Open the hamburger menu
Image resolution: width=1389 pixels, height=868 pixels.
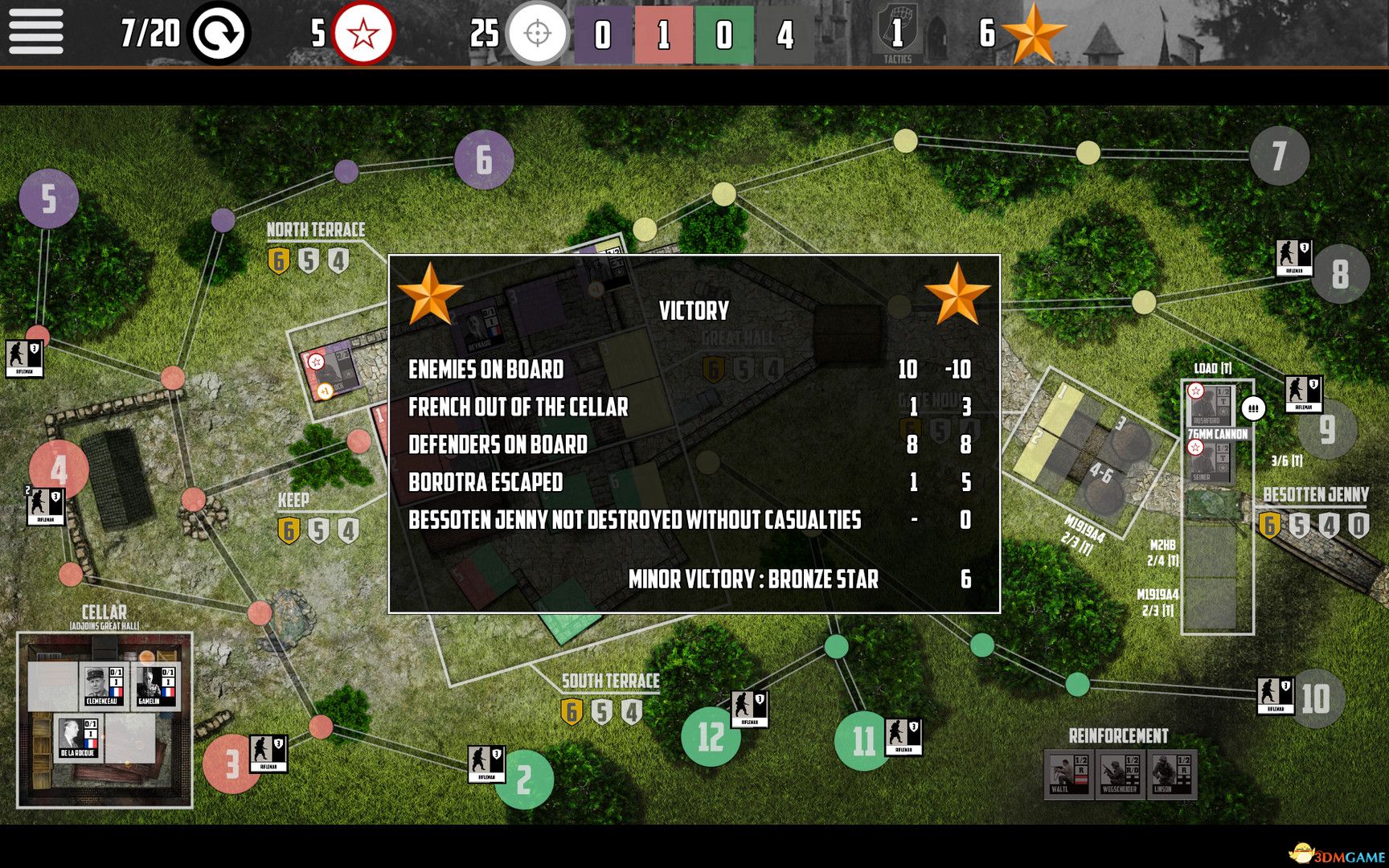click(x=35, y=34)
